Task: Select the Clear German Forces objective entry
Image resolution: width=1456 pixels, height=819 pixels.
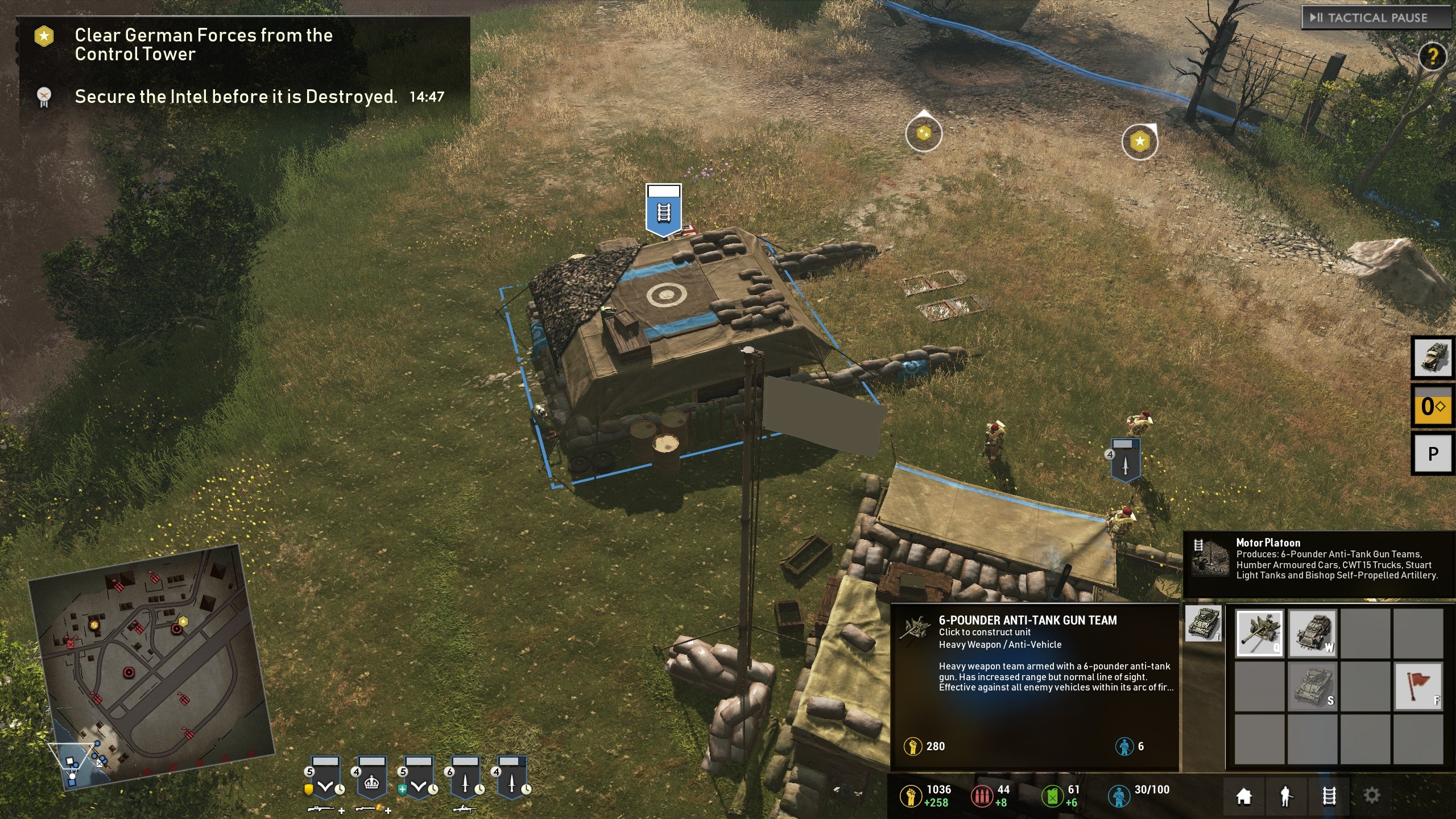Action: pos(203,44)
